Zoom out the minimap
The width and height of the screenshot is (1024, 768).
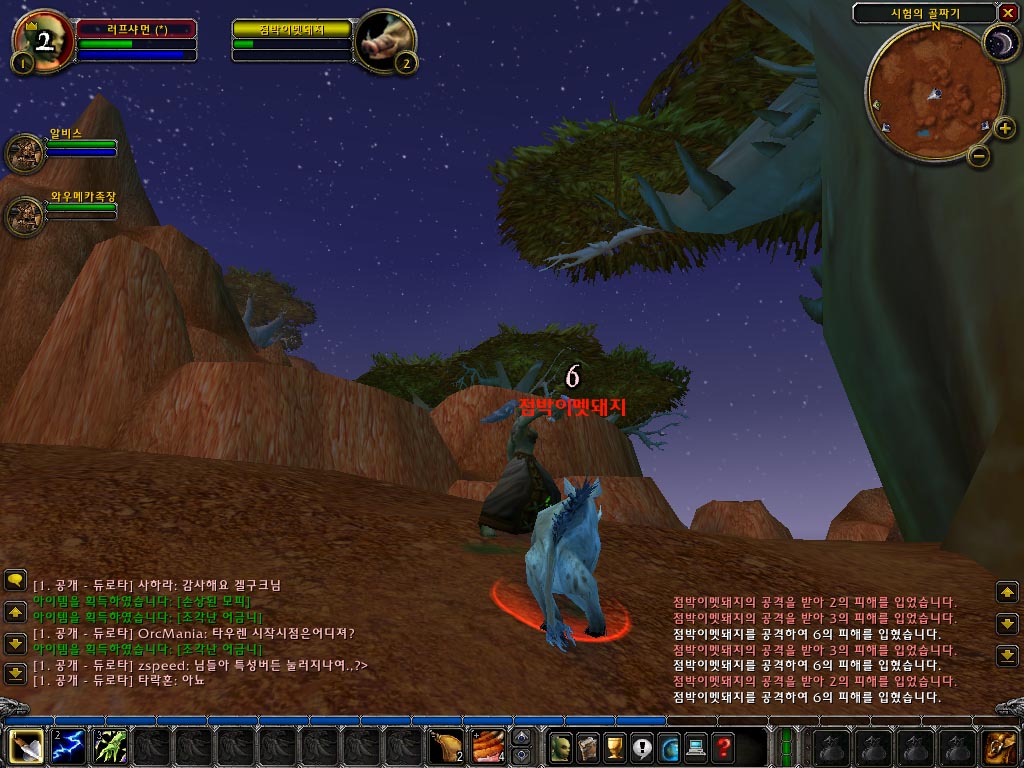979,156
